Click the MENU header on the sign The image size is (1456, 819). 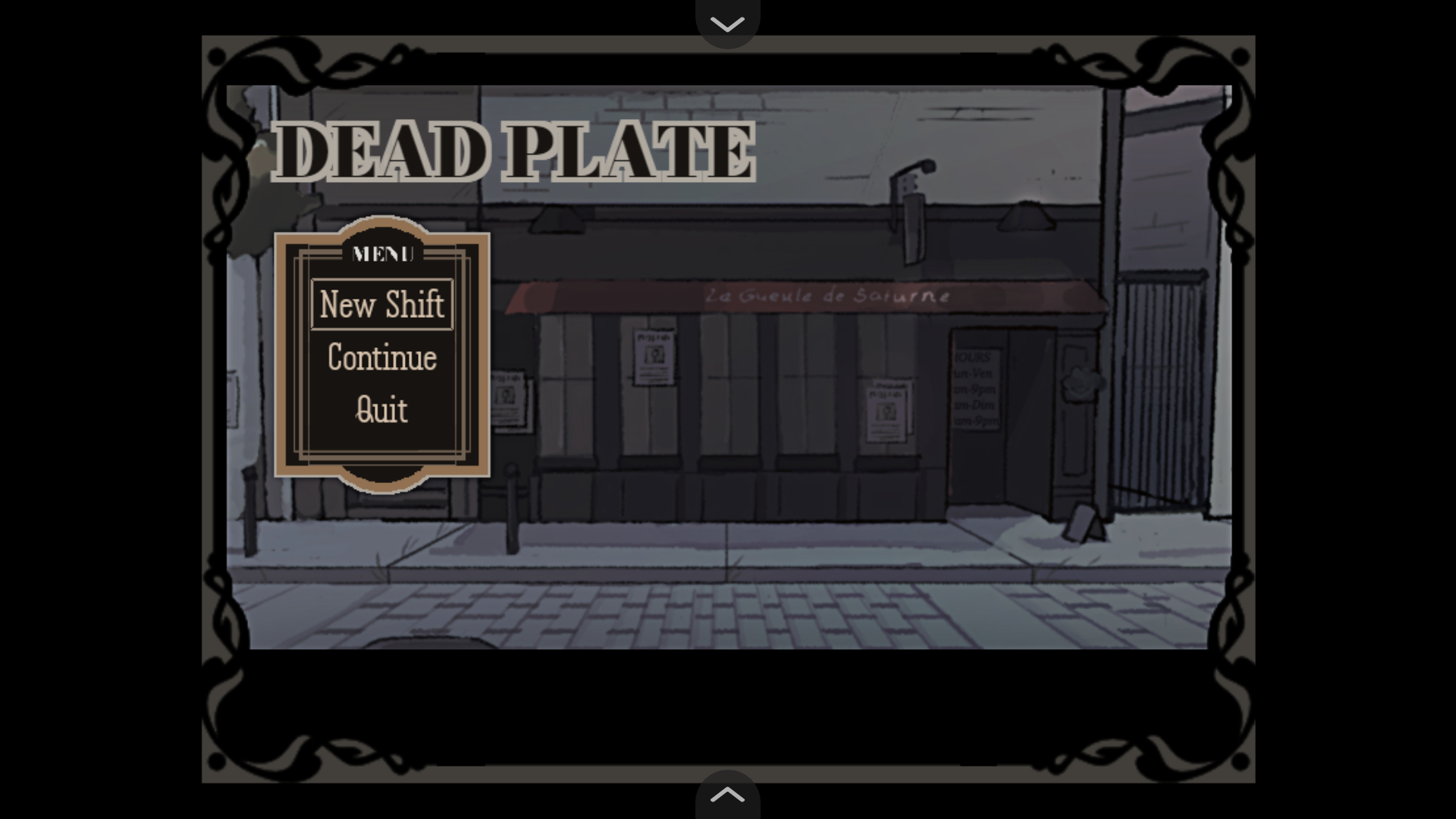[x=381, y=255]
